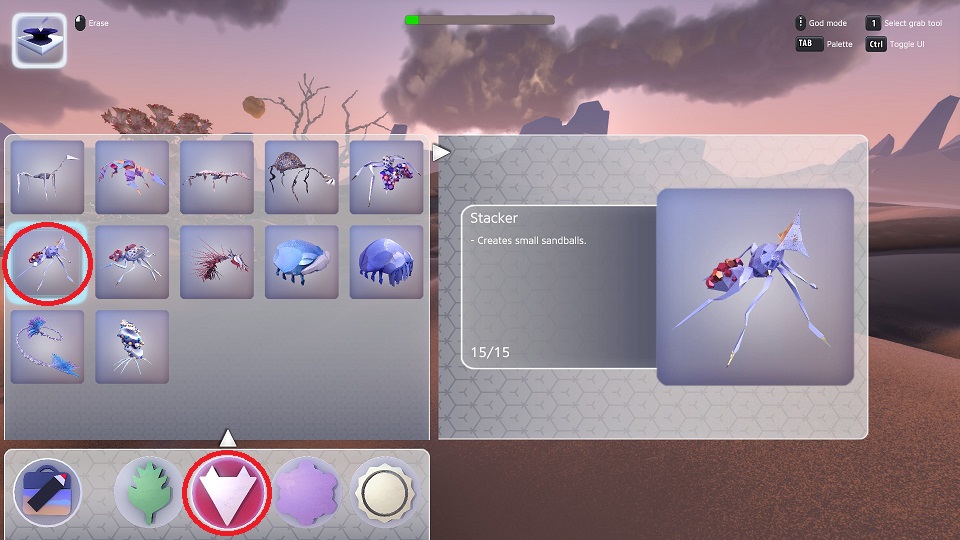Open the paint toolbox icon

47,492
